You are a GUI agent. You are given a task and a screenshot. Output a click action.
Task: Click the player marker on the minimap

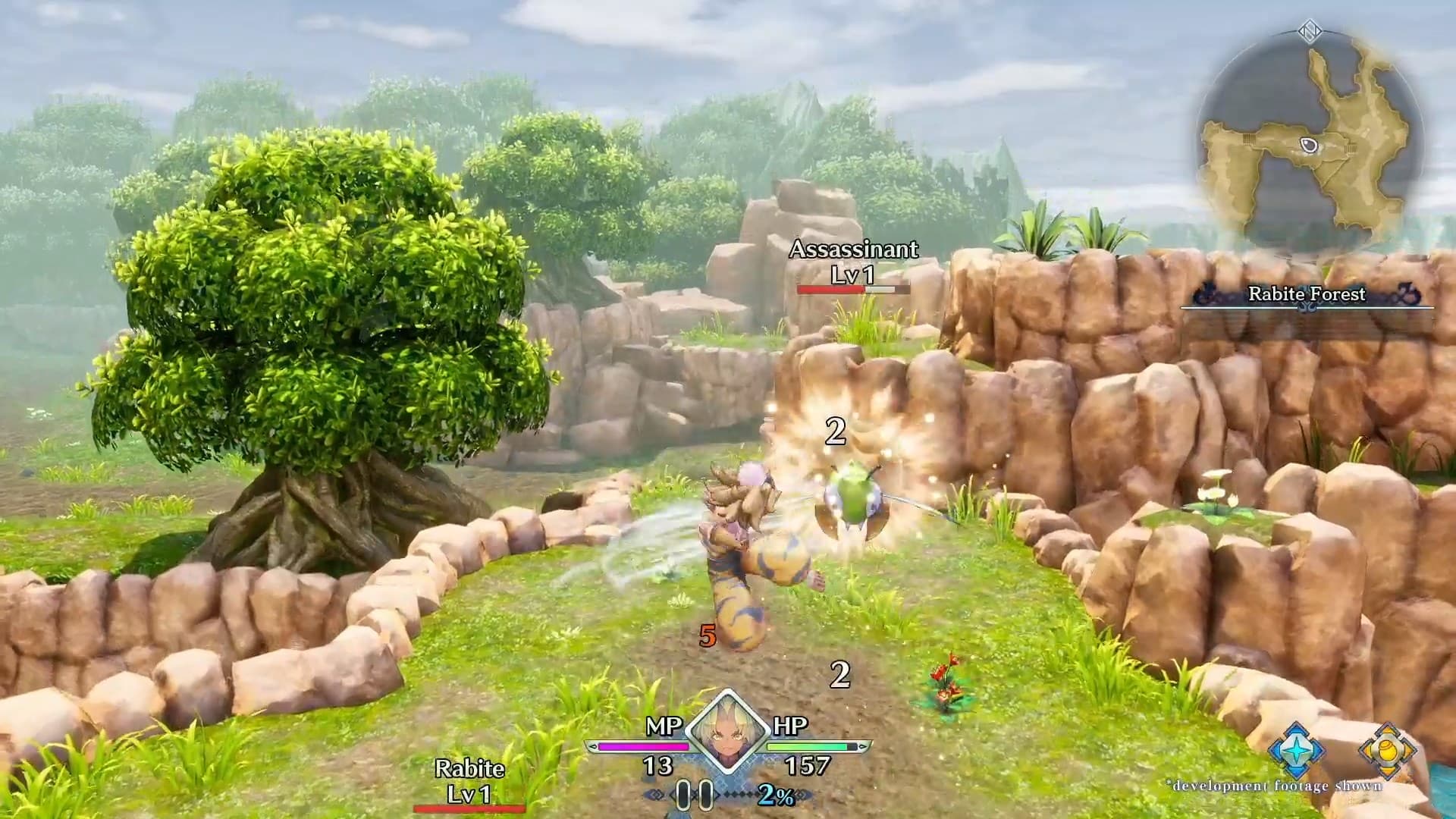click(1310, 145)
